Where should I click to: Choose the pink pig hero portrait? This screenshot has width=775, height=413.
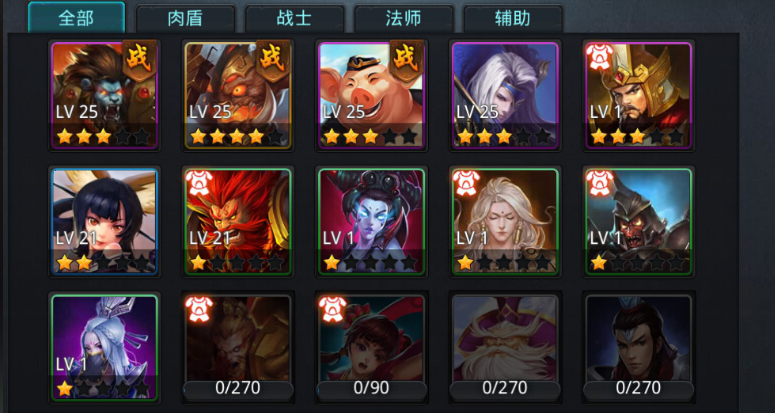(371, 93)
